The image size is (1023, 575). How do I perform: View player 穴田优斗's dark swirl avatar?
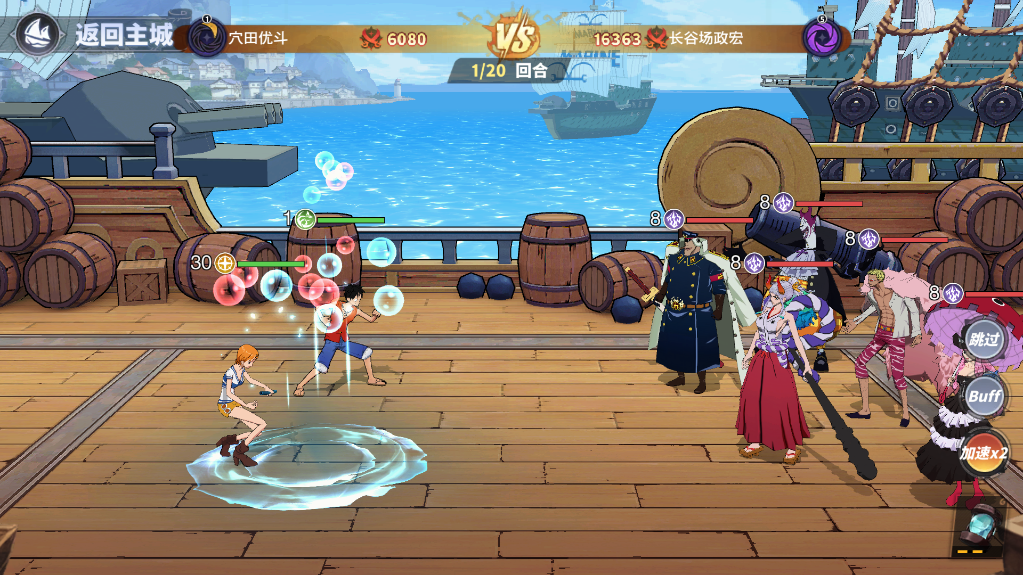(207, 38)
